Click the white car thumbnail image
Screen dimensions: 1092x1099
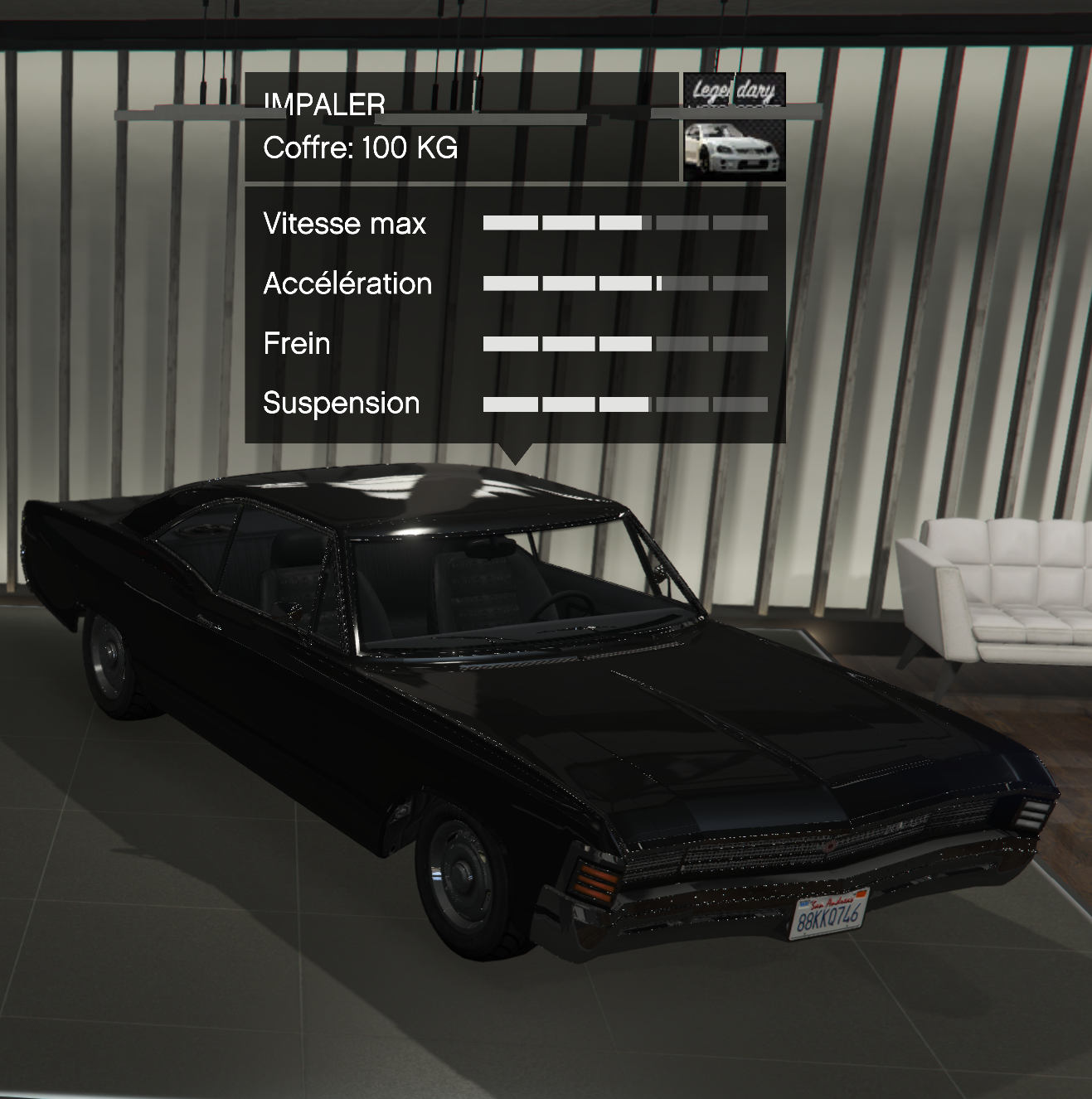tap(734, 149)
